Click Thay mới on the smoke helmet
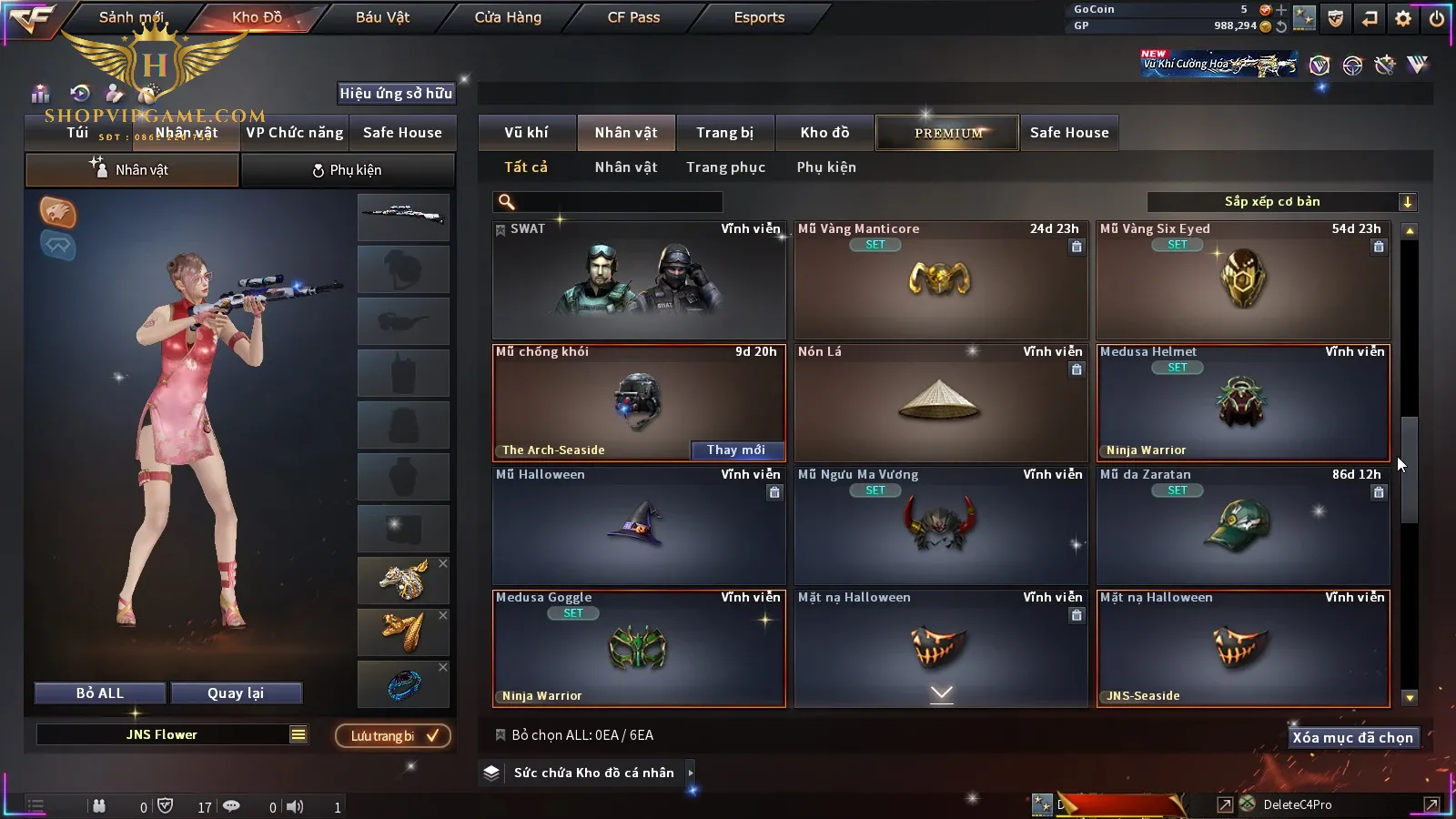This screenshot has height=819, width=1456. [735, 450]
